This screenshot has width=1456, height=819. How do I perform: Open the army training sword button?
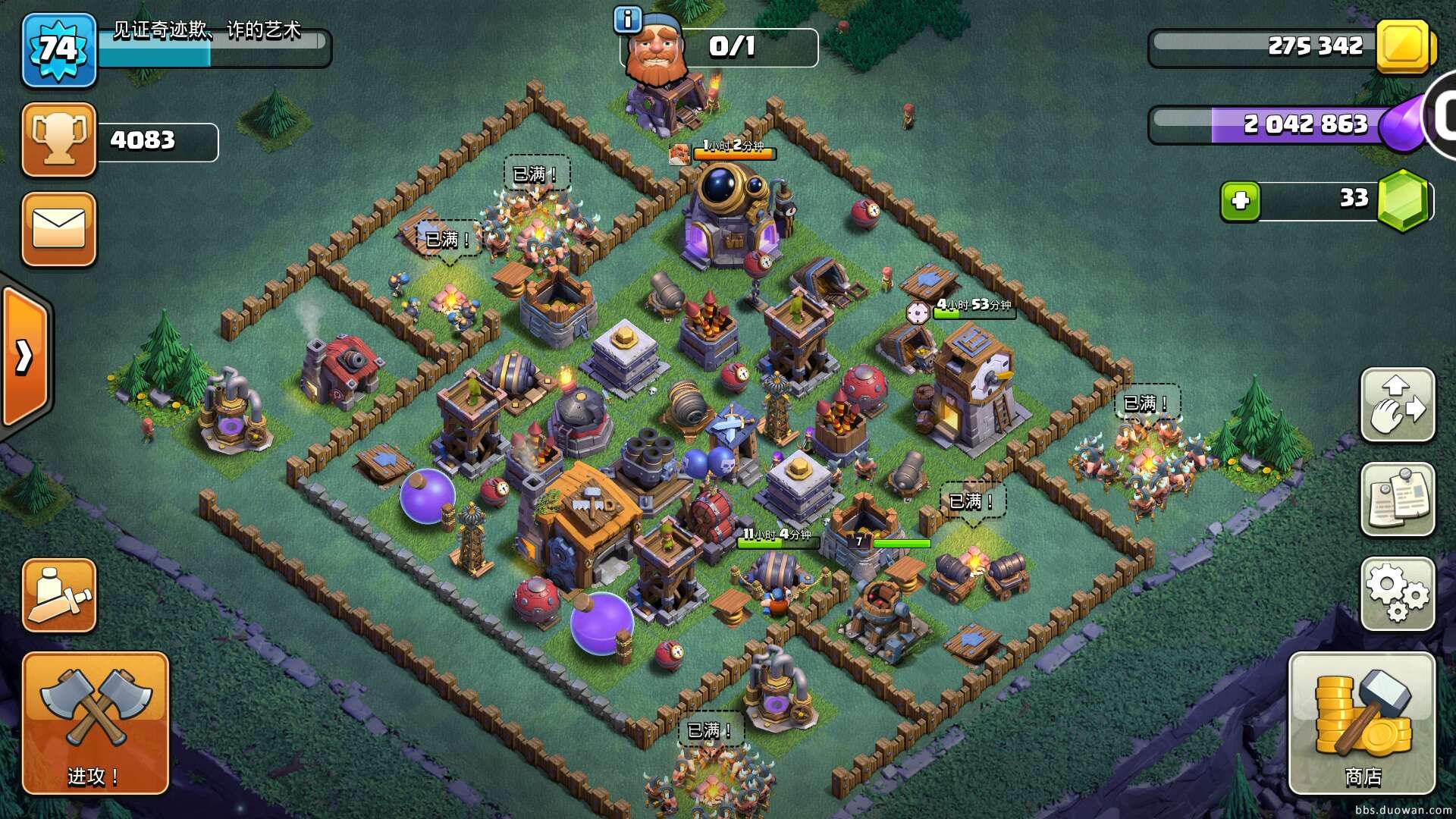point(59,595)
